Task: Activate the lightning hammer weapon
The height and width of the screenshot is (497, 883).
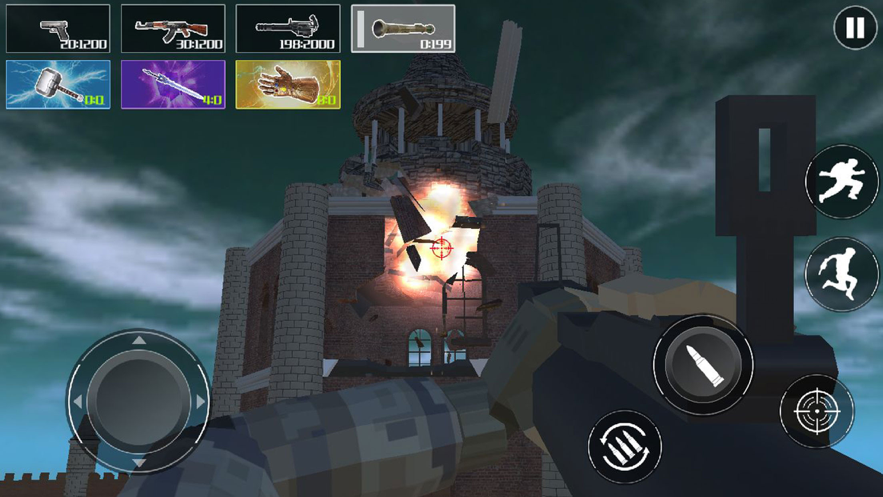Action: point(58,84)
